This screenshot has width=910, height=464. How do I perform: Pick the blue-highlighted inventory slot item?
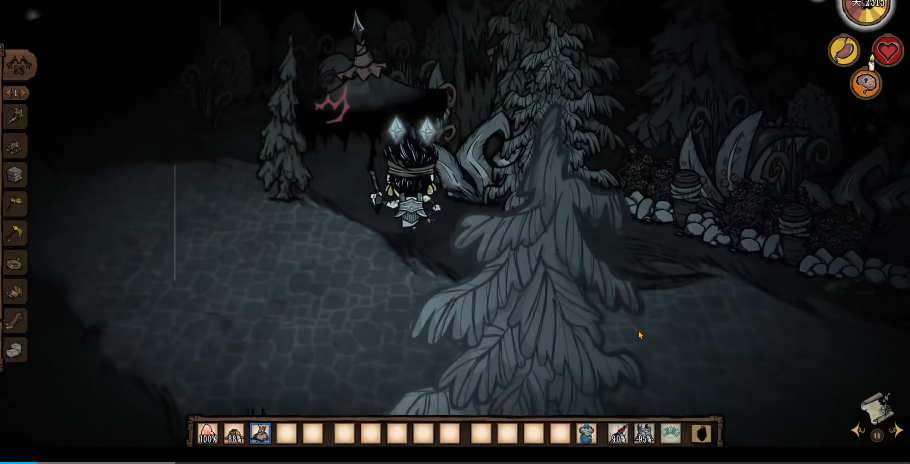[260, 433]
